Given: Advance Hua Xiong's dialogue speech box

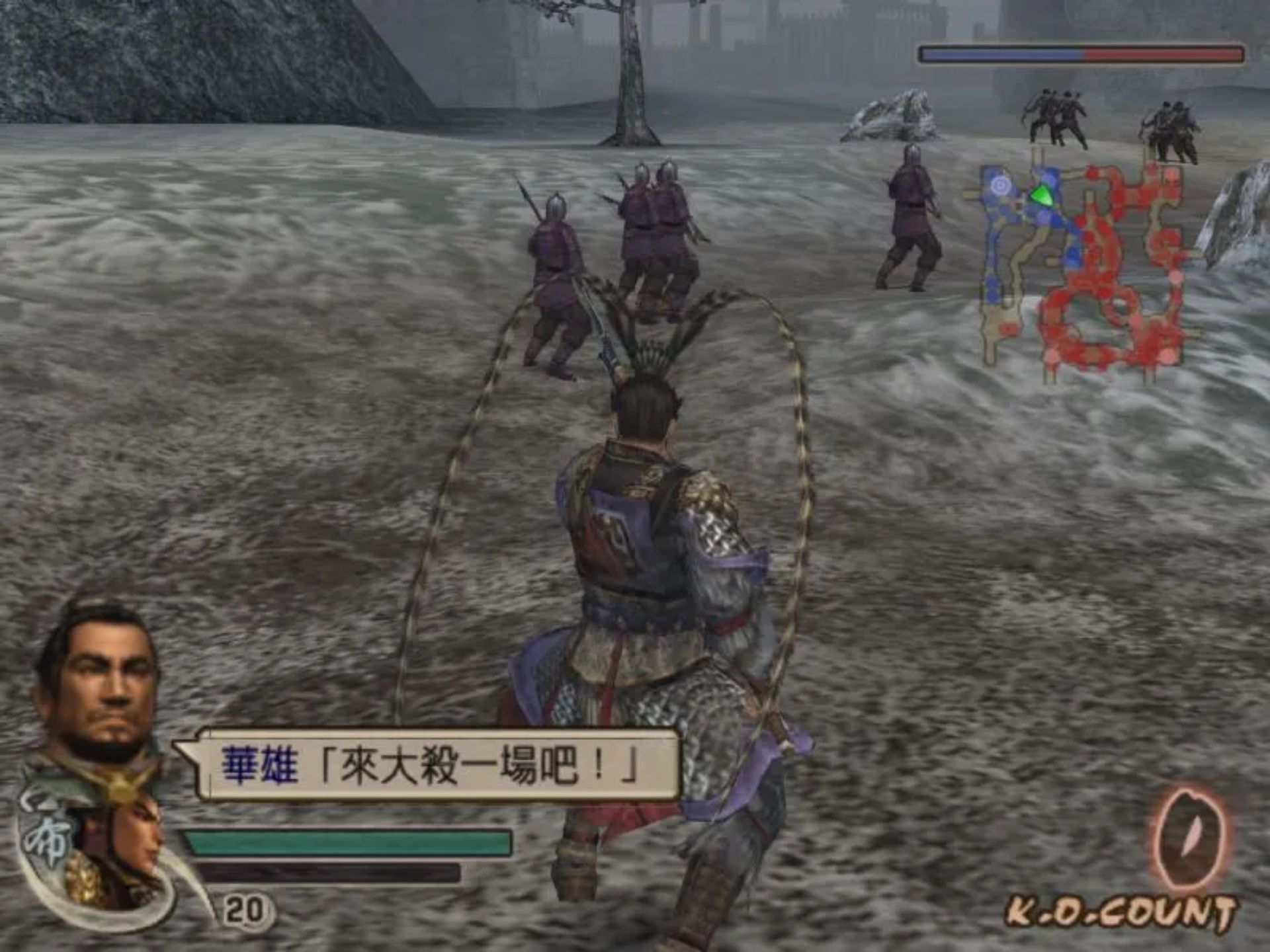Looking at the screenshot, I should tap(430, 766).
